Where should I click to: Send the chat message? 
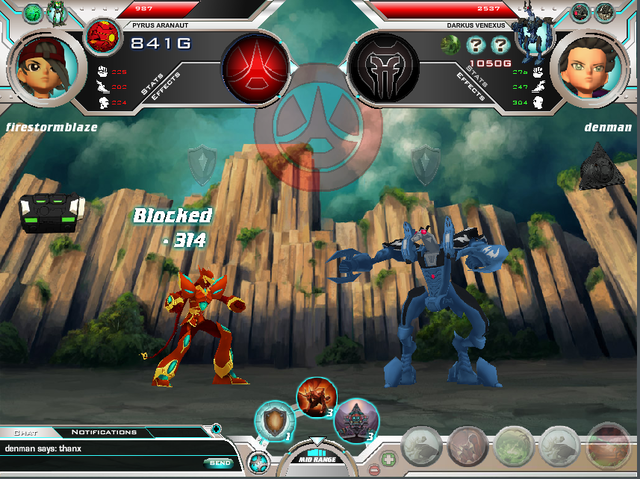point(218,462)
